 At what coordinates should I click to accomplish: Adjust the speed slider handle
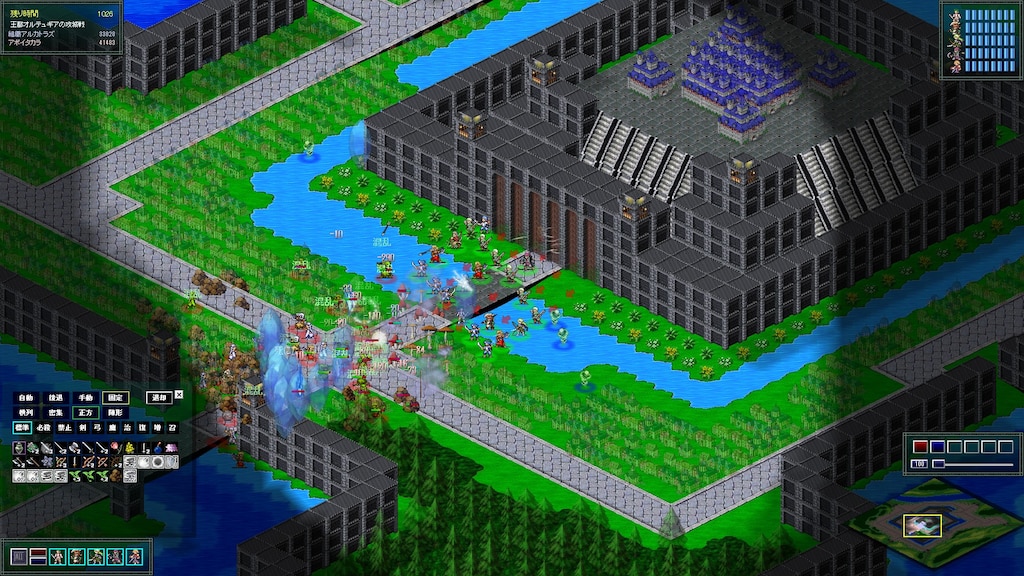point(937,464)
